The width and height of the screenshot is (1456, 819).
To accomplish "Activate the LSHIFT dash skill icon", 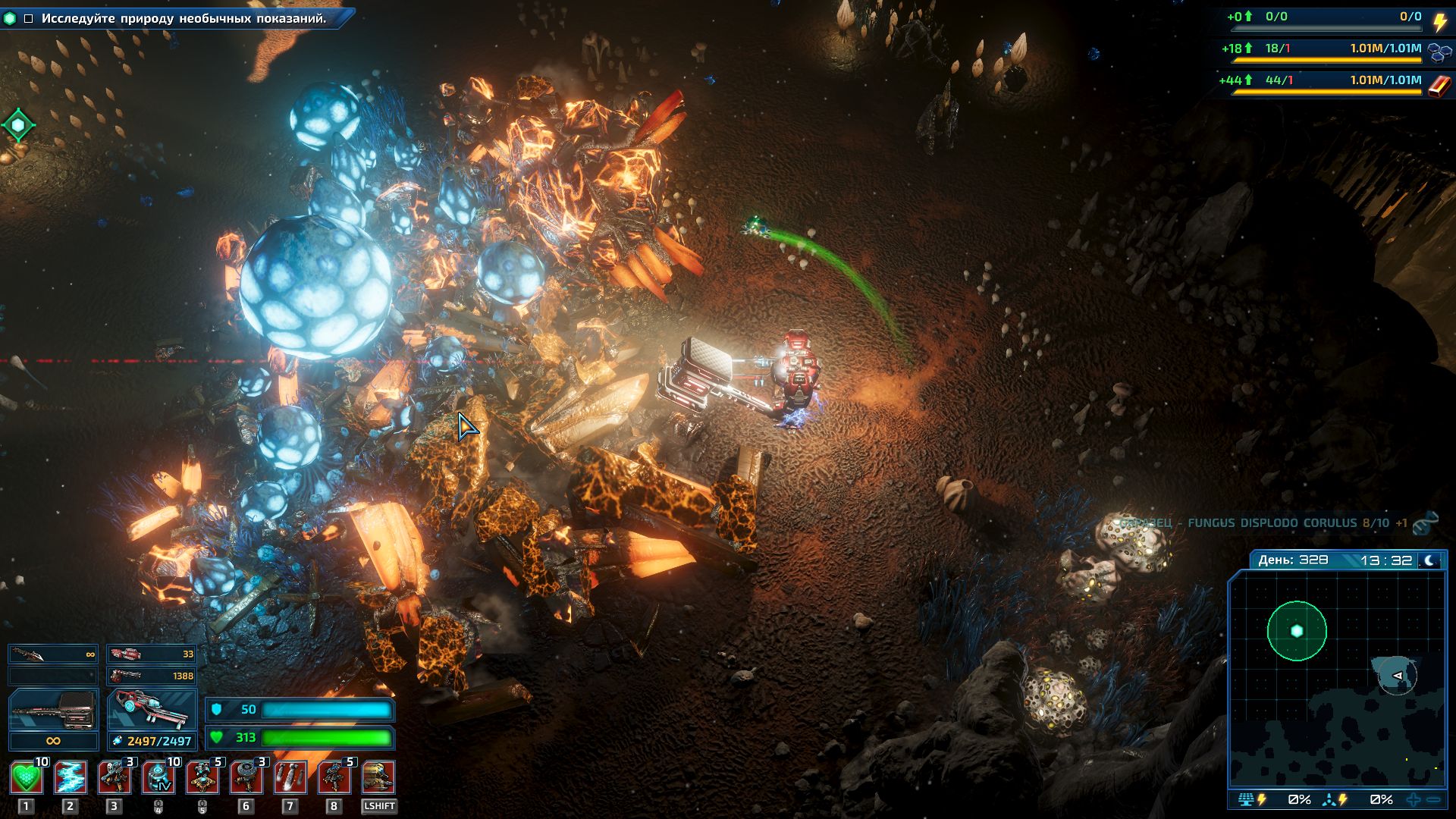I will (378, 778).
